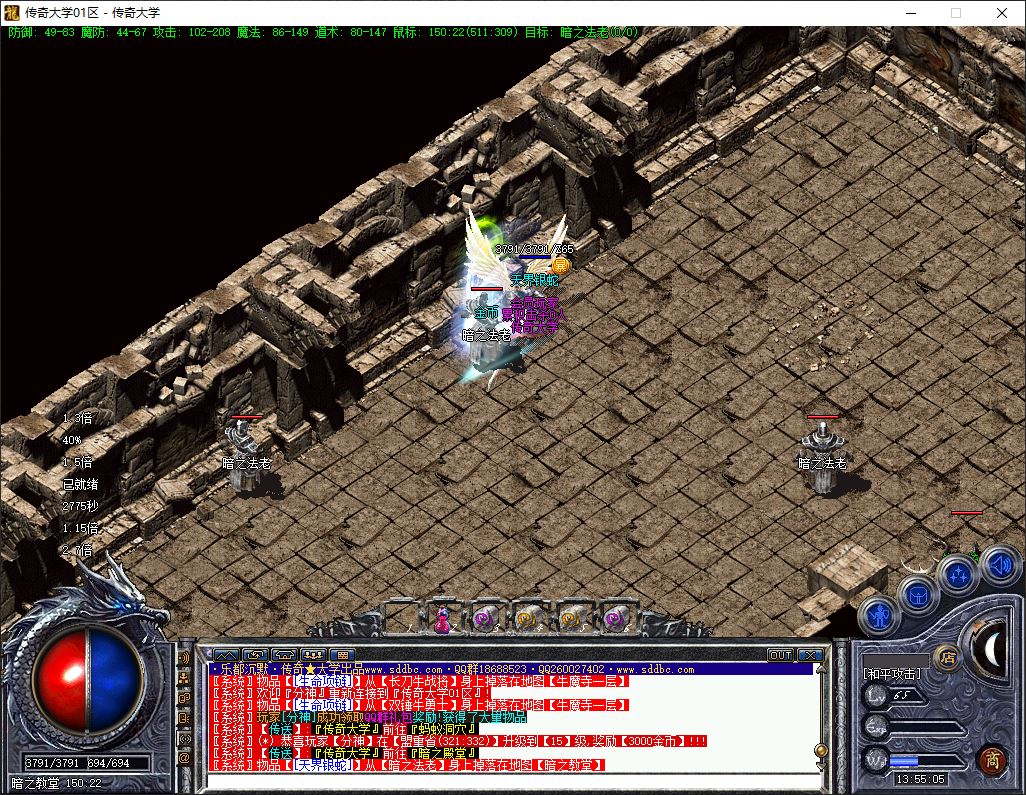Image resolution: width=1026 pixels, height=795 pixels.
Task: Switch the 和平攻击 attack mode
Action: click(x=892, y=674)
